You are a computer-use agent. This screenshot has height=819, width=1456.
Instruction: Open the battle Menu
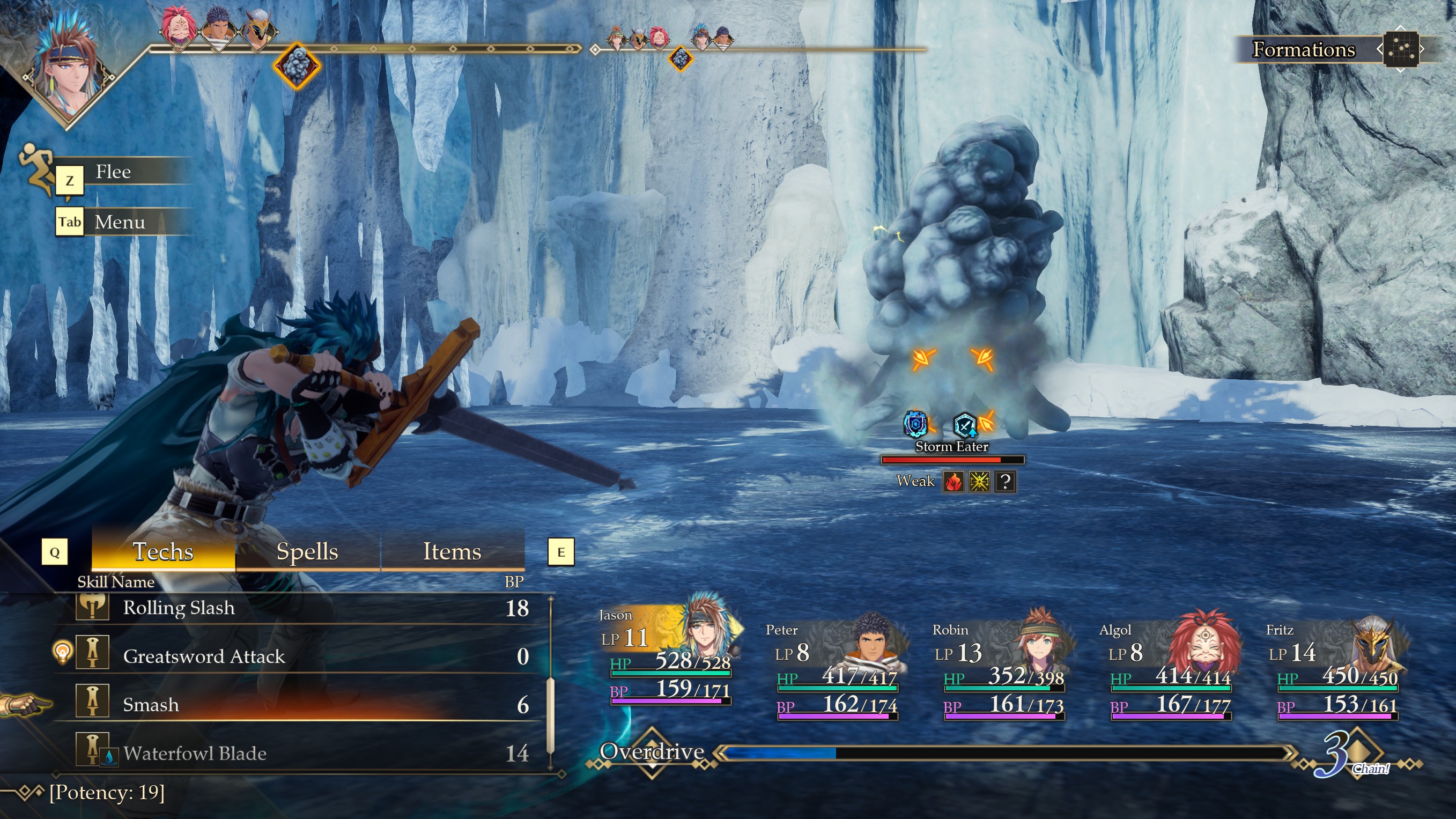click(x=119, y=222)
